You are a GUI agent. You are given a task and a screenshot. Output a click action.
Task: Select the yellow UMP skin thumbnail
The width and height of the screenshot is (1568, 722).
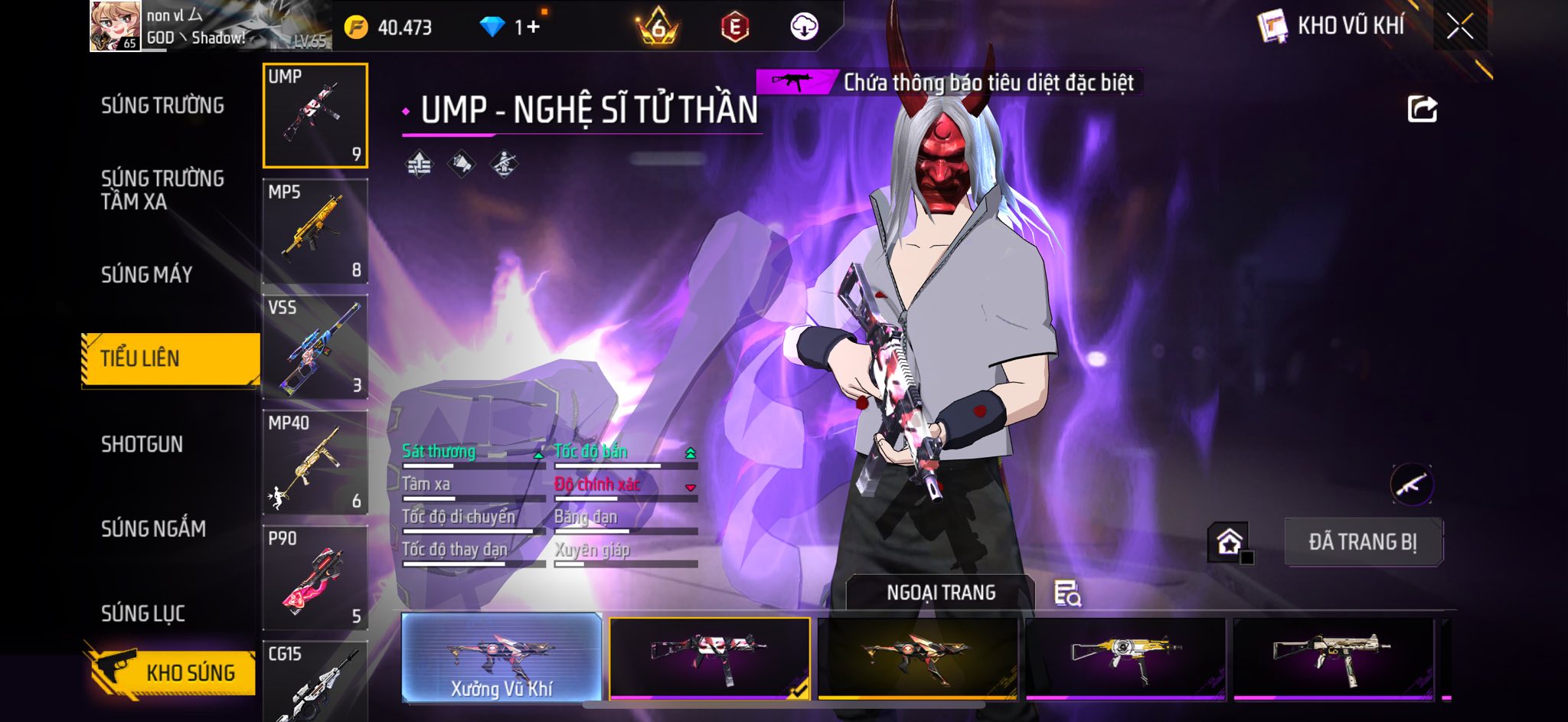pos(1125,658)
